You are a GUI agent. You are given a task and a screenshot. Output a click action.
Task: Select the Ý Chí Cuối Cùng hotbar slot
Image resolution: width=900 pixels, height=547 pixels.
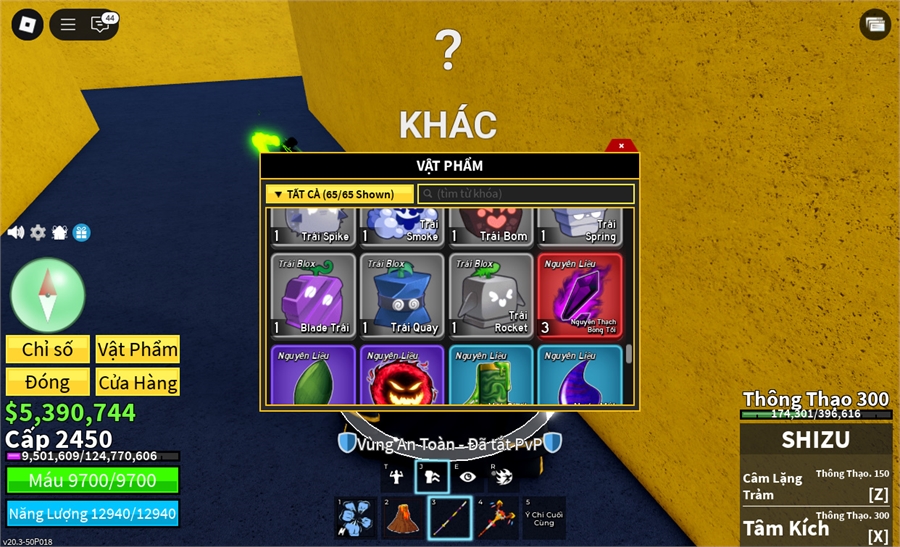pos(544,518)
